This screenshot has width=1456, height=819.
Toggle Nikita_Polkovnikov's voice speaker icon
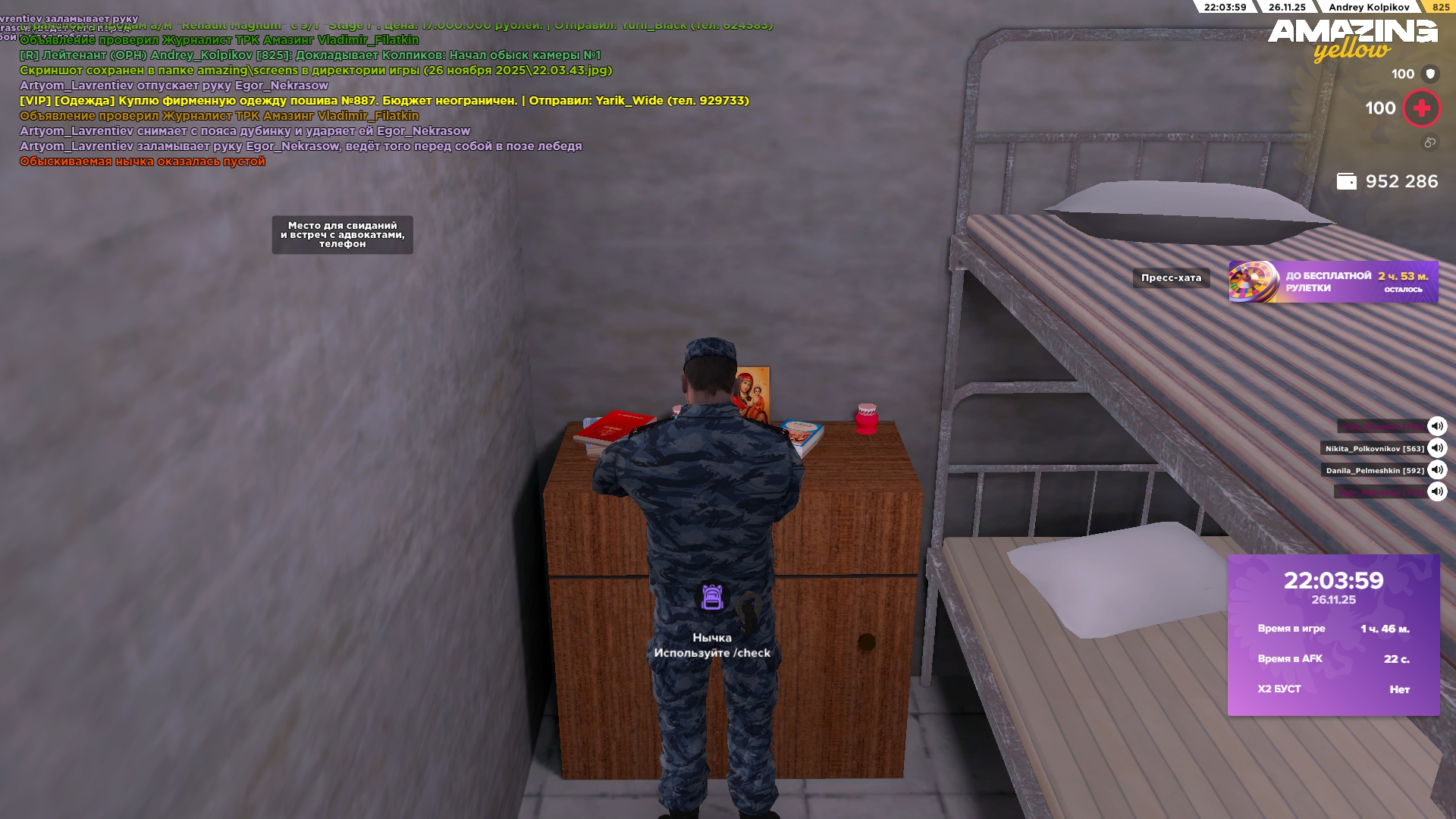(1437, 448)
